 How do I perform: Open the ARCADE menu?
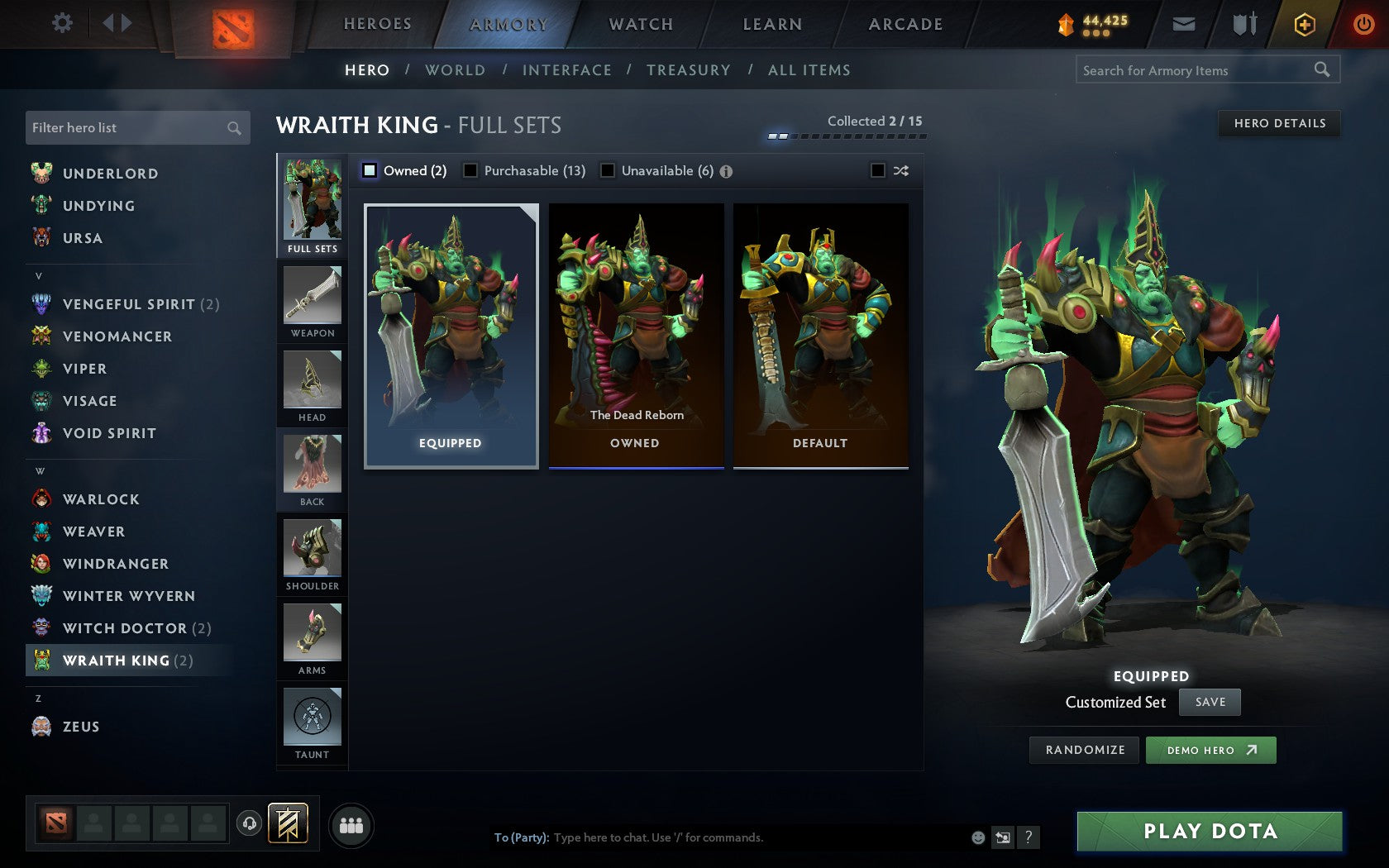coord(905,24)
